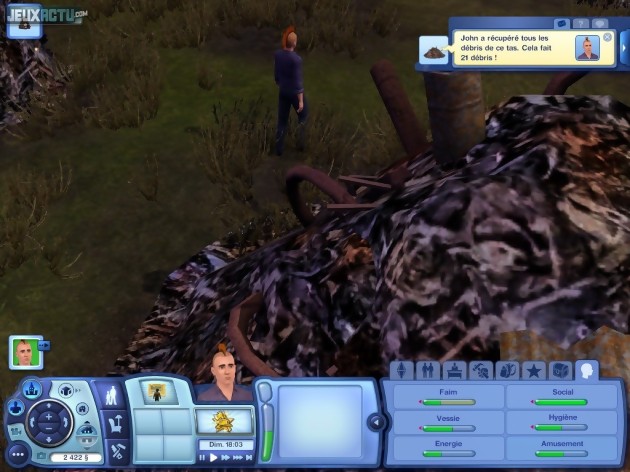The image size is (630, 472).
Task: Open the options menu with three dots
Action: pos(17,454)
